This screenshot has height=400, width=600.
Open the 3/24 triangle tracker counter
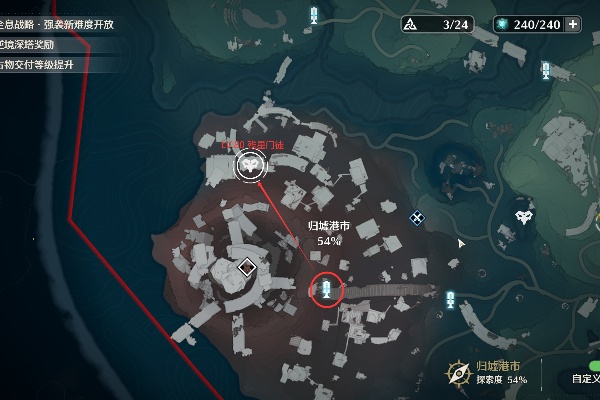tap(442, 23)
